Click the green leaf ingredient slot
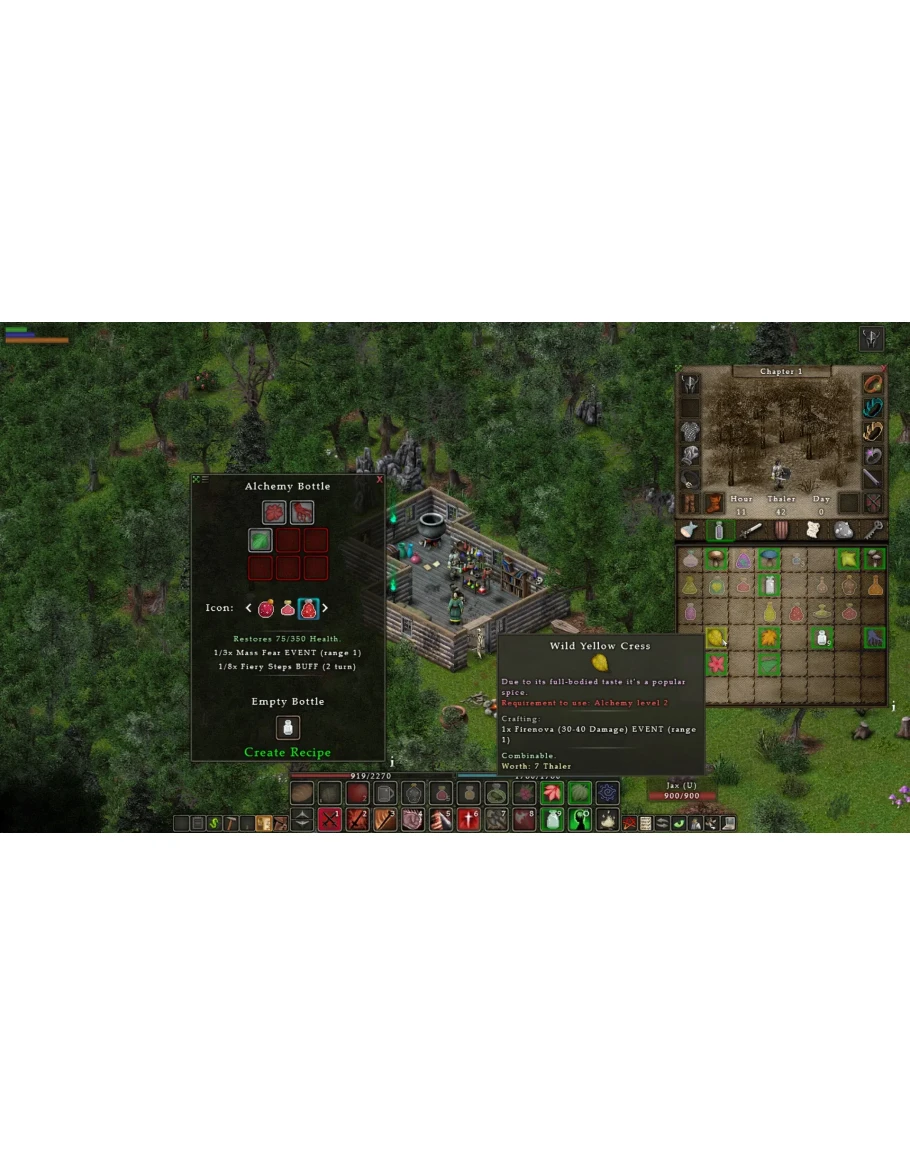 coord(261,541)
